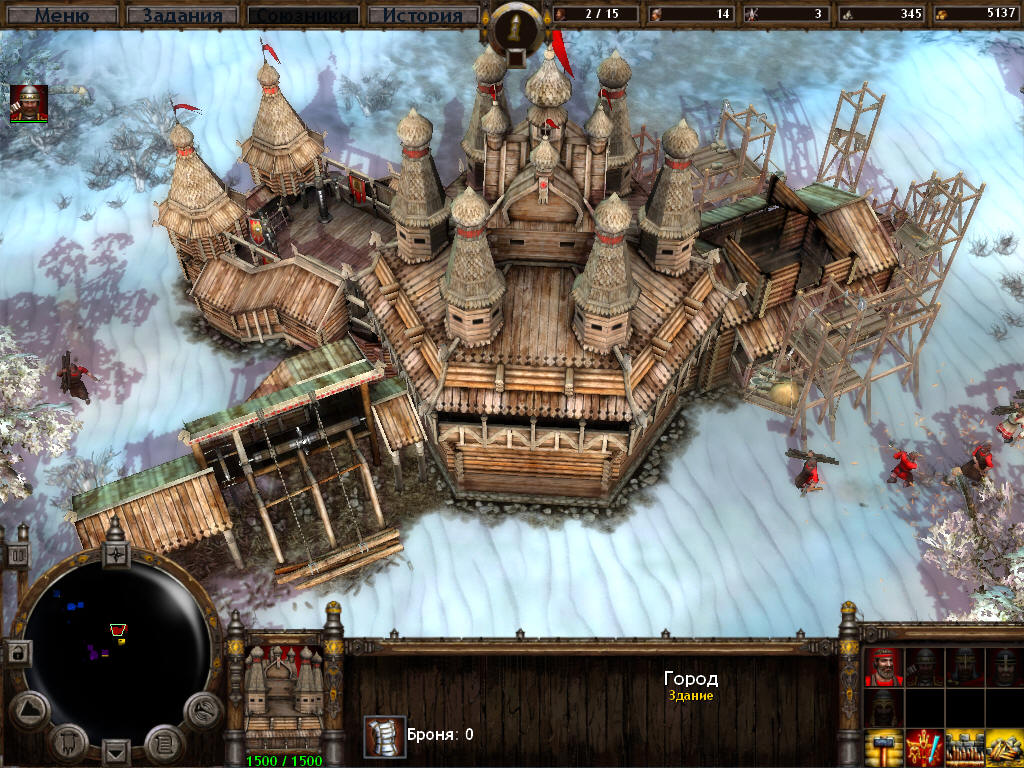
Task: Click the golden hammer build icon
Action: point(884,749)
